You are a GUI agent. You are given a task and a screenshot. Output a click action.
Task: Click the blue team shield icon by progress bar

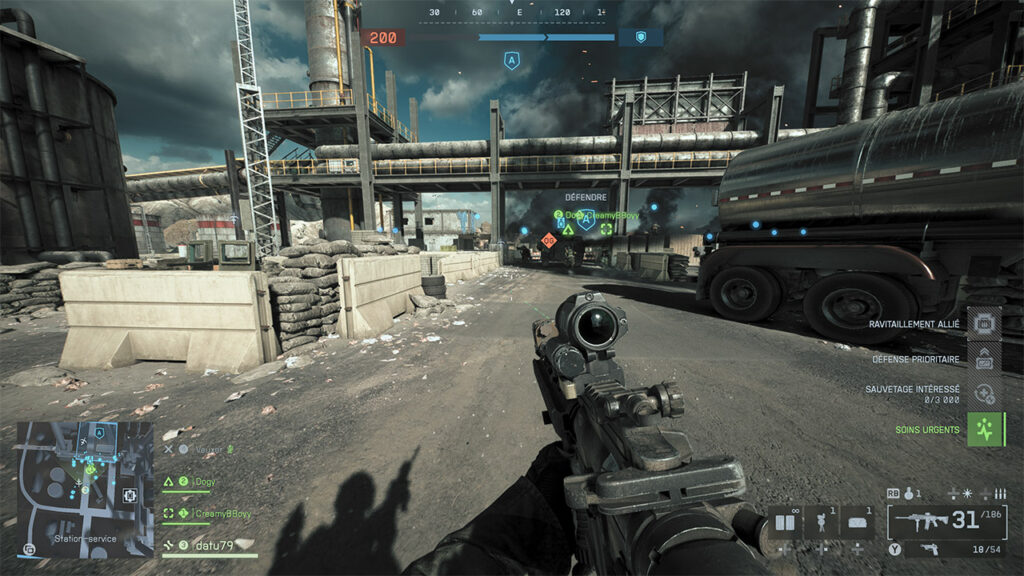641,37
